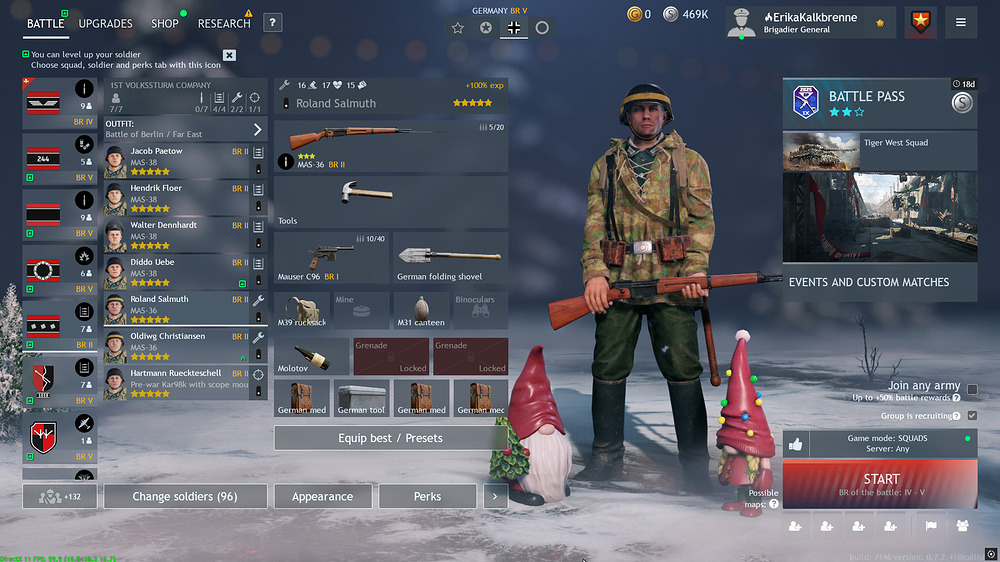Screen dimensions: 1000x562
Task: Open the Battle Pass panel
Action: click(x=879, y=103)
